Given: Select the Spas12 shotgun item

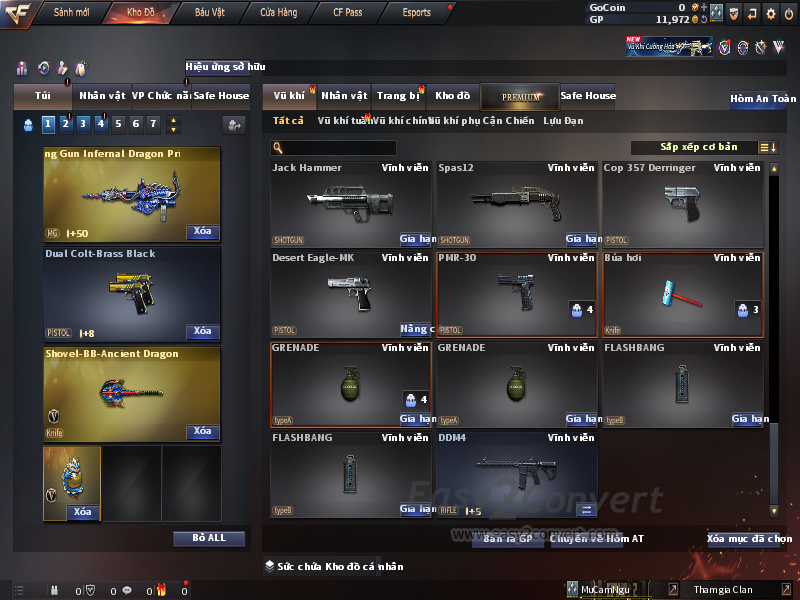Looking at the screenshot, I should (516, 204).
